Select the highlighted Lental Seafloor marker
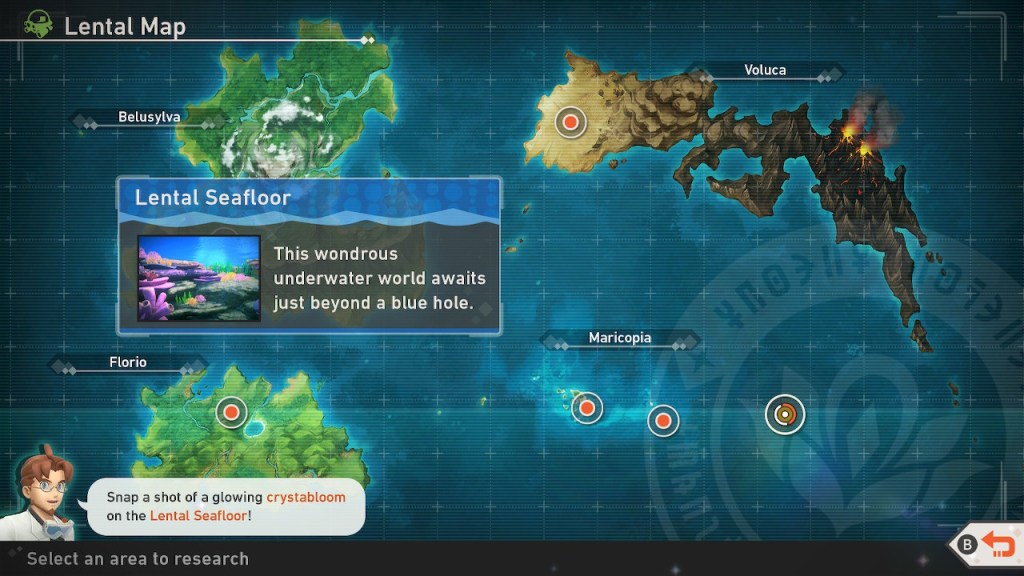The width and height of the screenshot is (1024, 576). click(x=785, y=413)
